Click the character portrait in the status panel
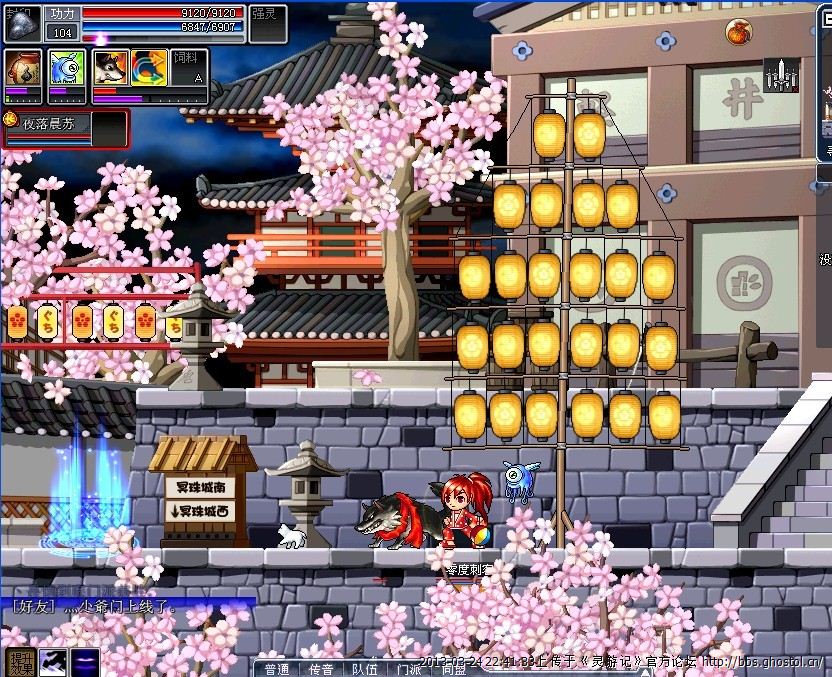 [x=22, y=24]
